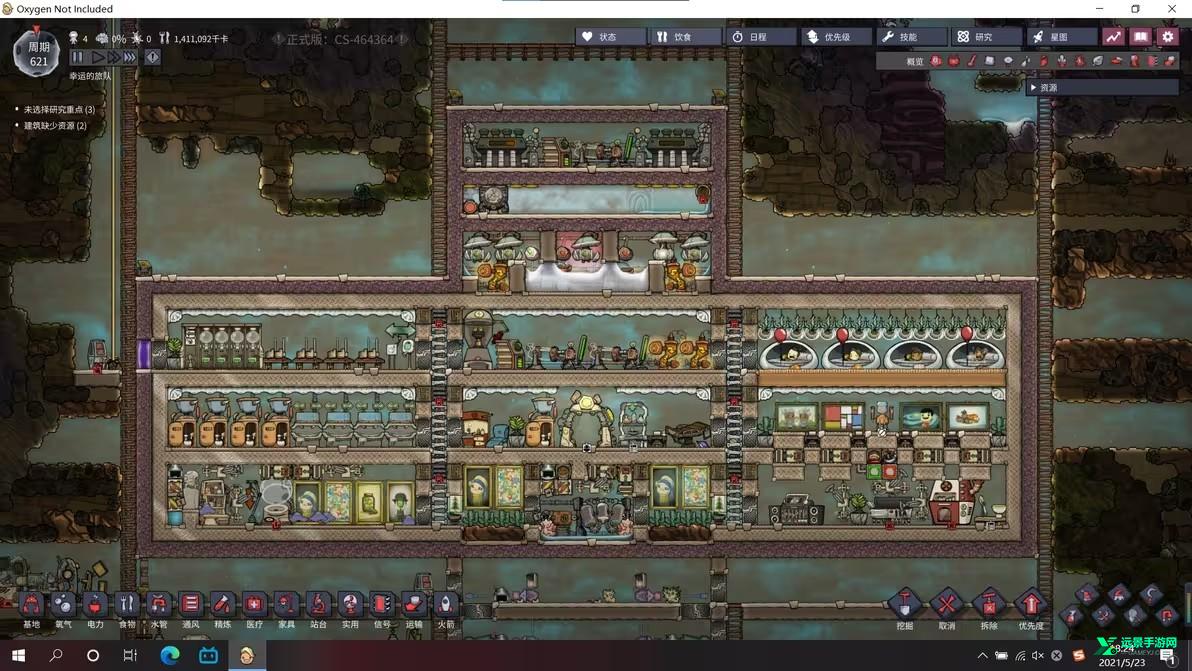Open the 状态 (Vitals) panel
The width and height of the screenshot is (1192, 671).
pyautogui.click(x=610, y=37)
